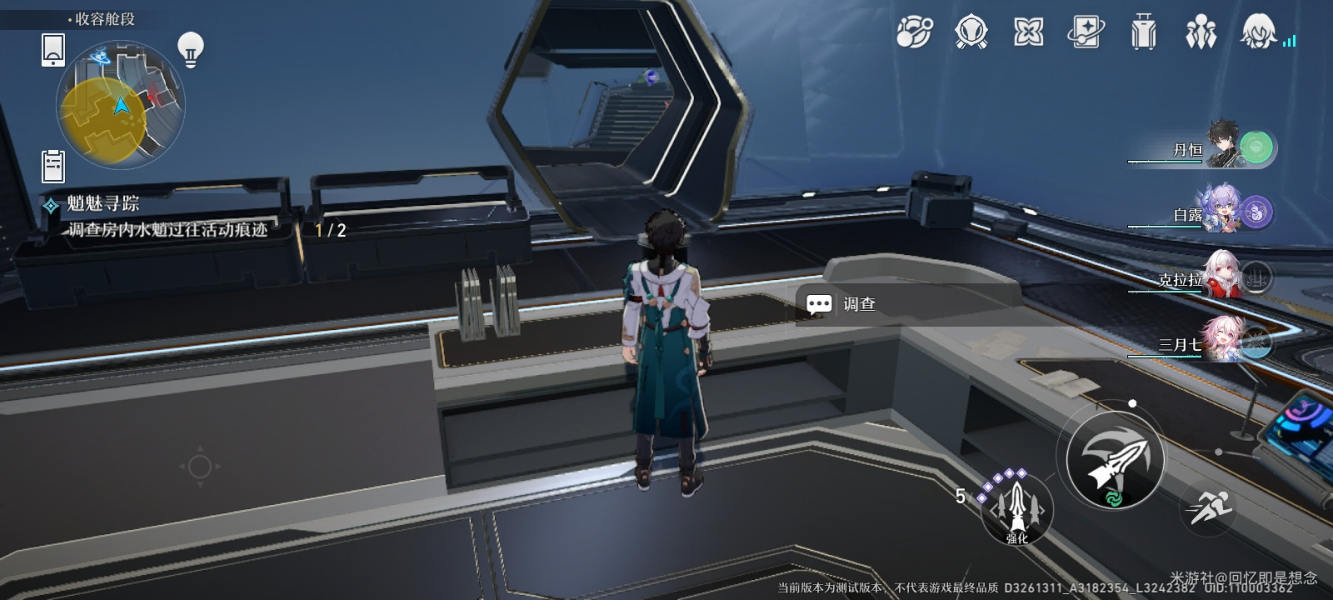Open the orbit-shaped icon in top bar
Screen dimensions: 1333x600
[x=913, y=33]
